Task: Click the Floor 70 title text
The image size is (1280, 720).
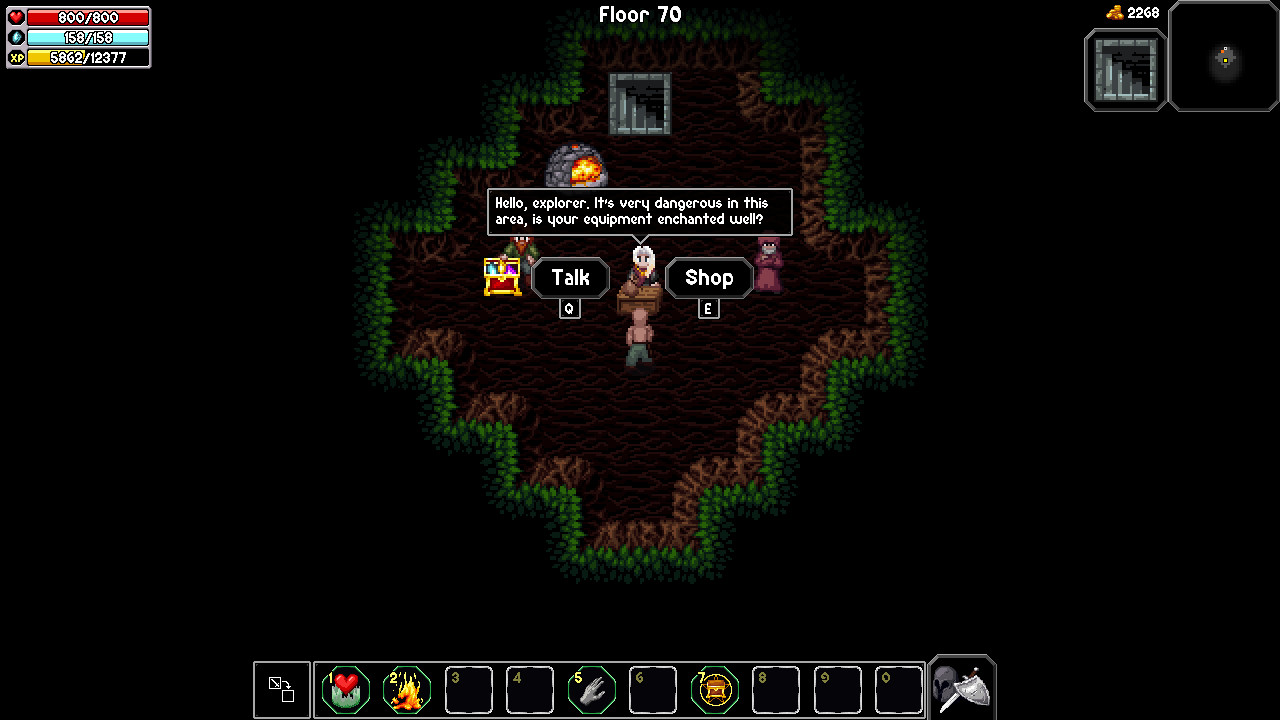Action: point(639,14)
